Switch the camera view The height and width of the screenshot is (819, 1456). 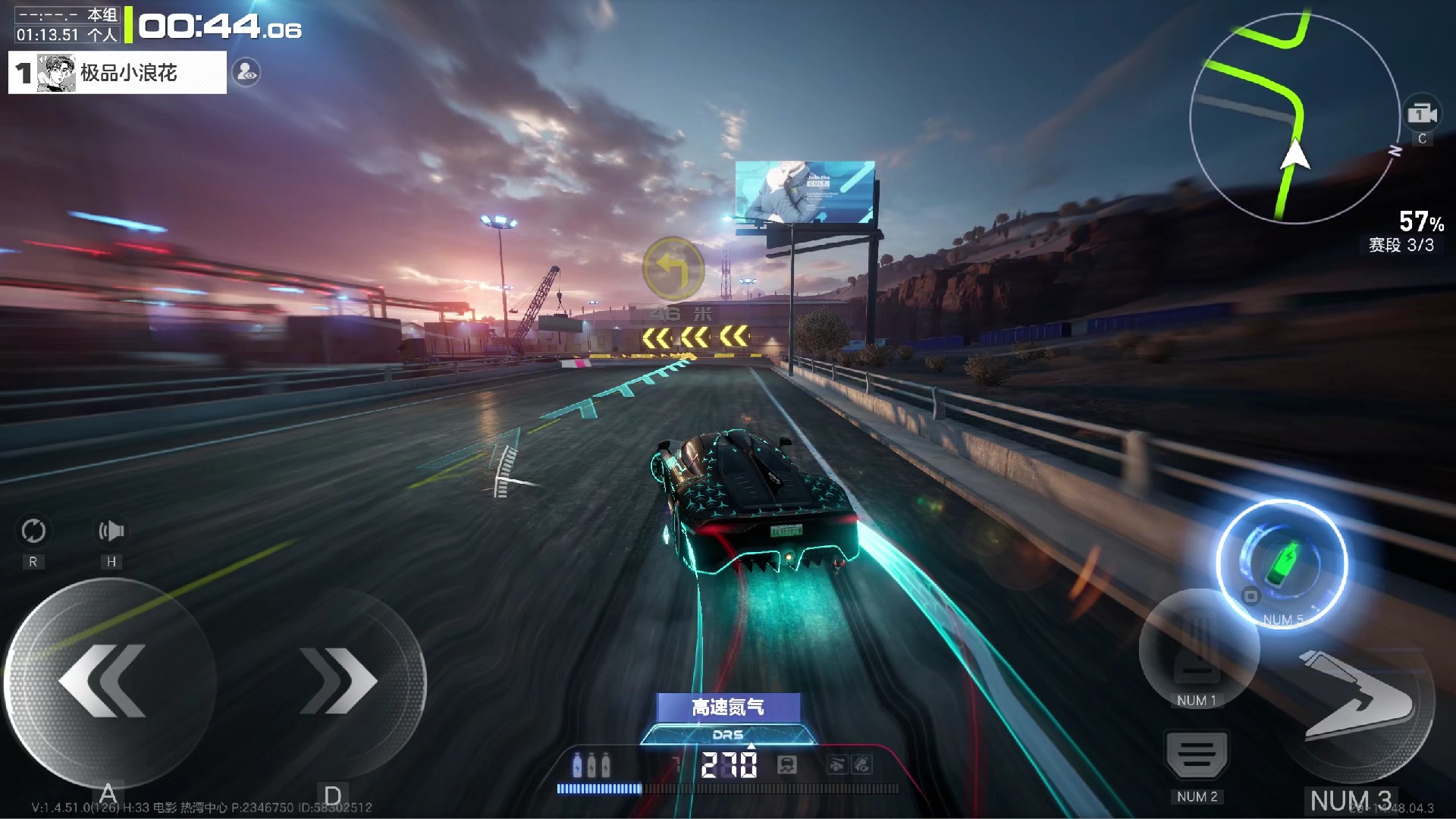(x=1422, y=115)
